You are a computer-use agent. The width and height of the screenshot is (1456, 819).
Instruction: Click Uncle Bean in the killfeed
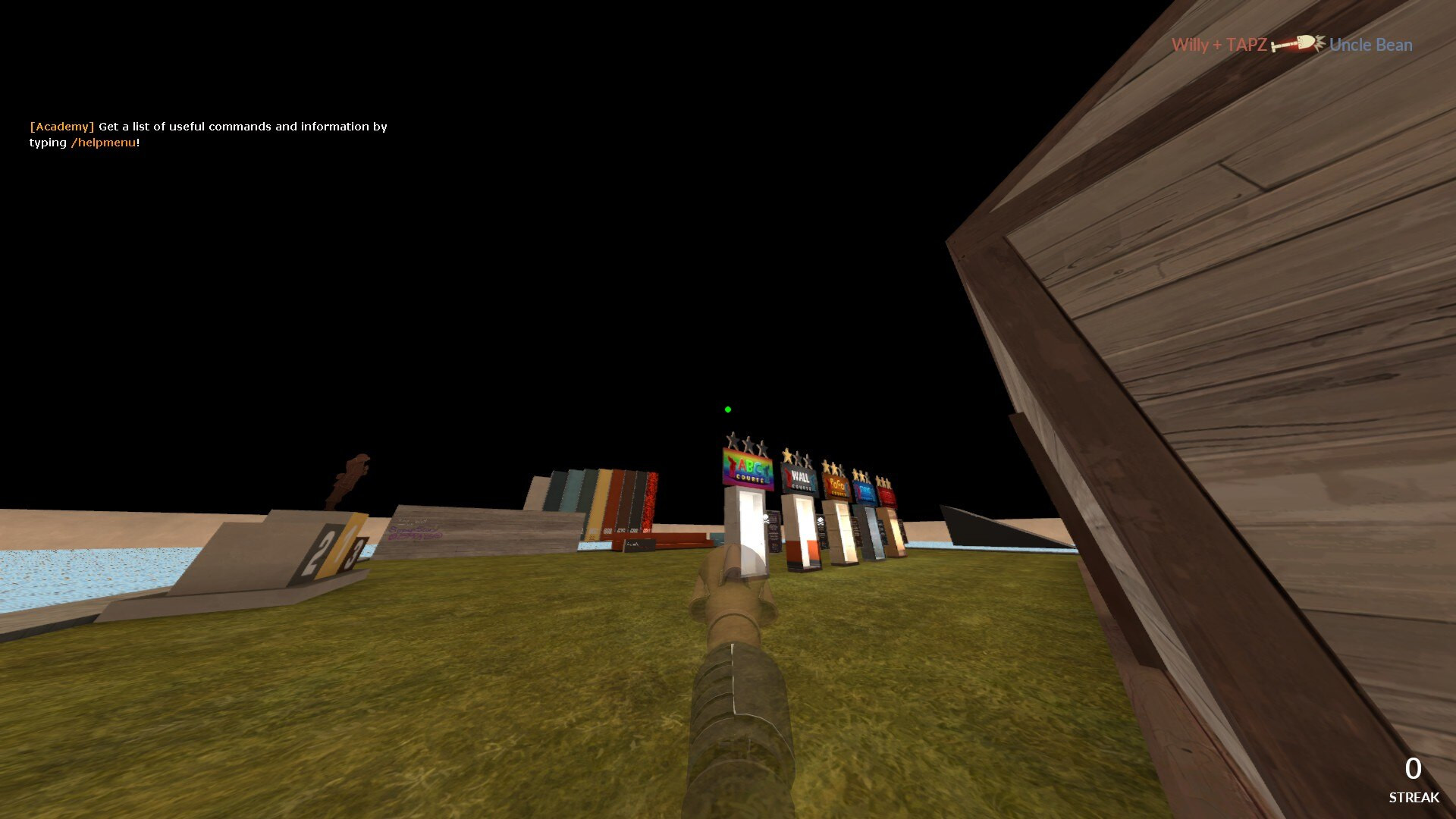click(1370, 45)
